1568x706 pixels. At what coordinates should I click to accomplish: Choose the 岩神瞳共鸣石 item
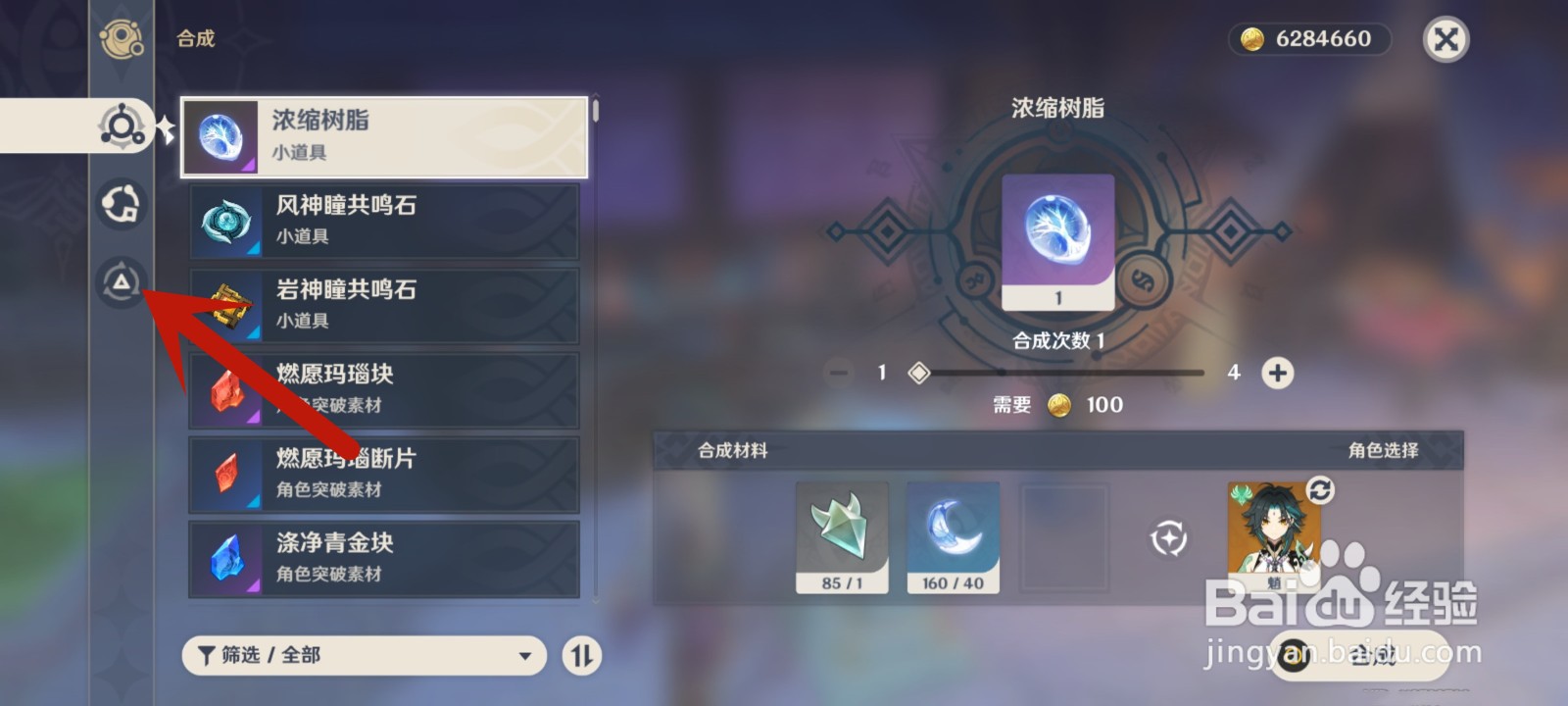[x=382, y=305]
